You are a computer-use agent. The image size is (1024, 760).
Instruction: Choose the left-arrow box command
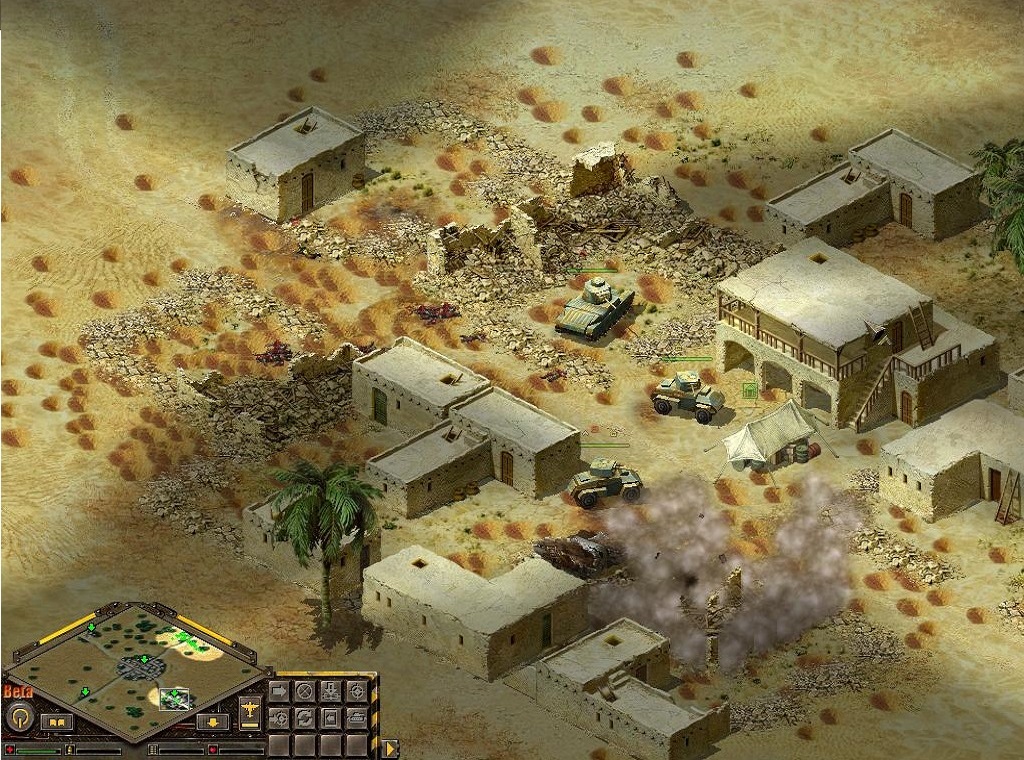[331, 717]
